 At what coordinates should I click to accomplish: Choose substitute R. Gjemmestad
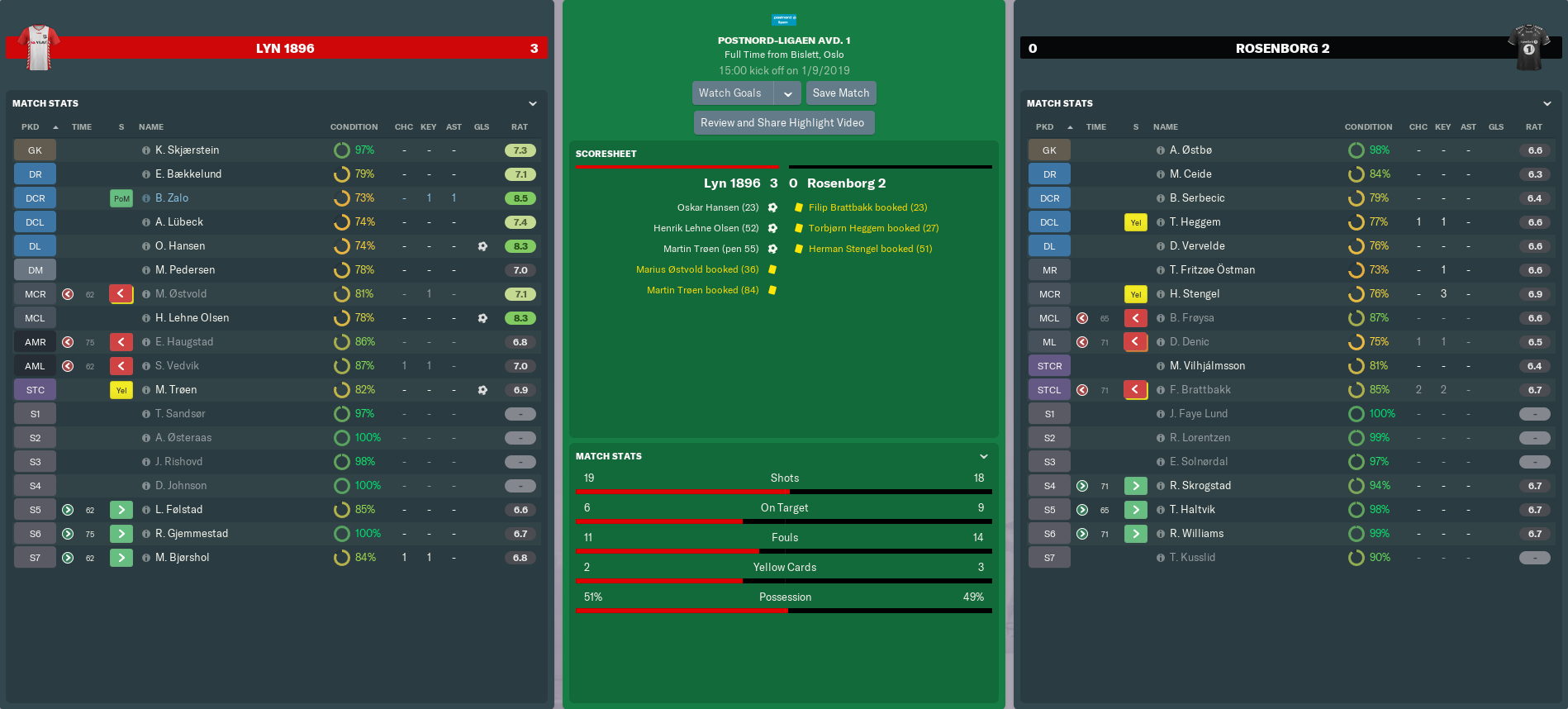(x=192, y=534)
